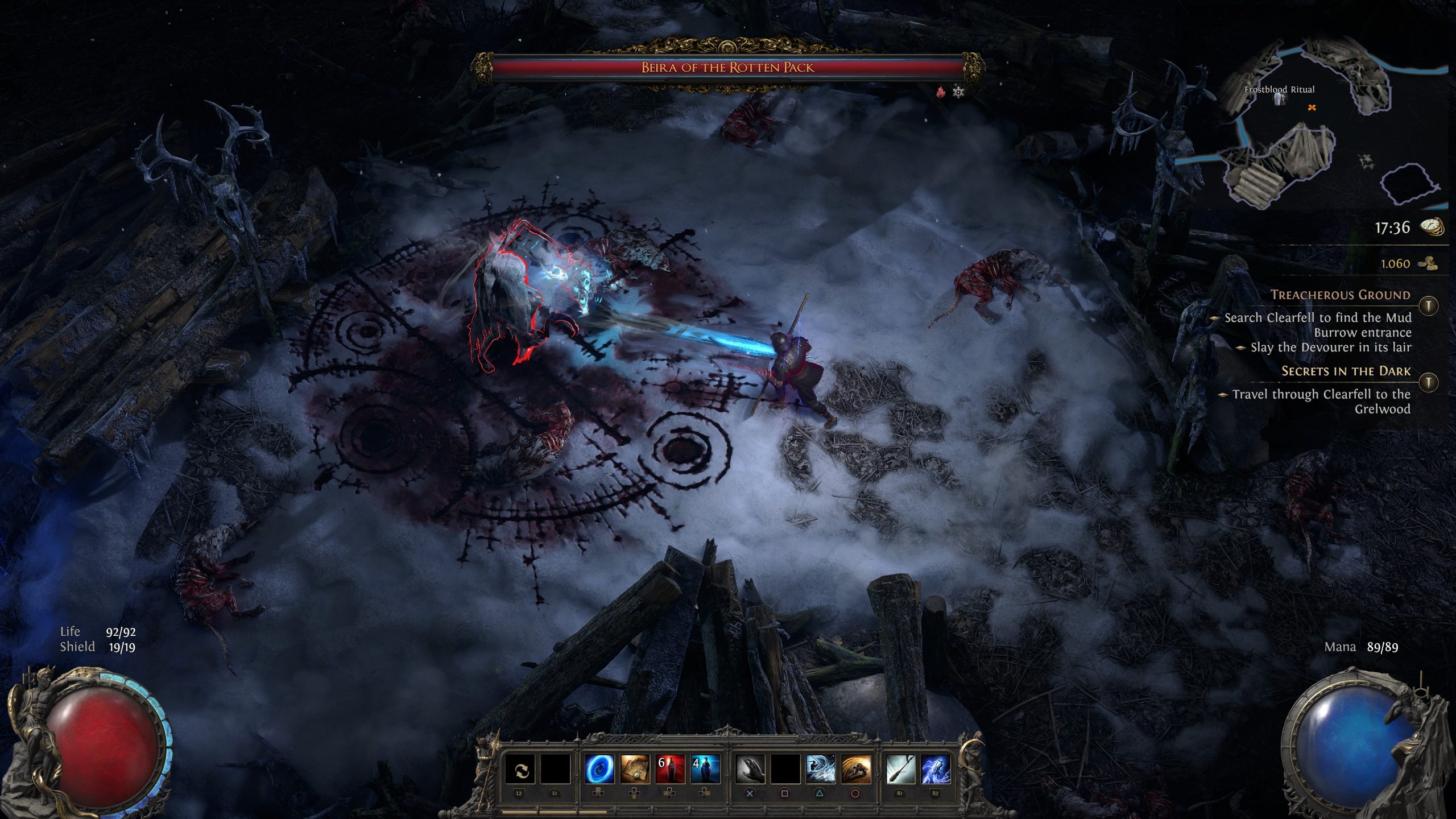Use the red life flask

(670, 770)
